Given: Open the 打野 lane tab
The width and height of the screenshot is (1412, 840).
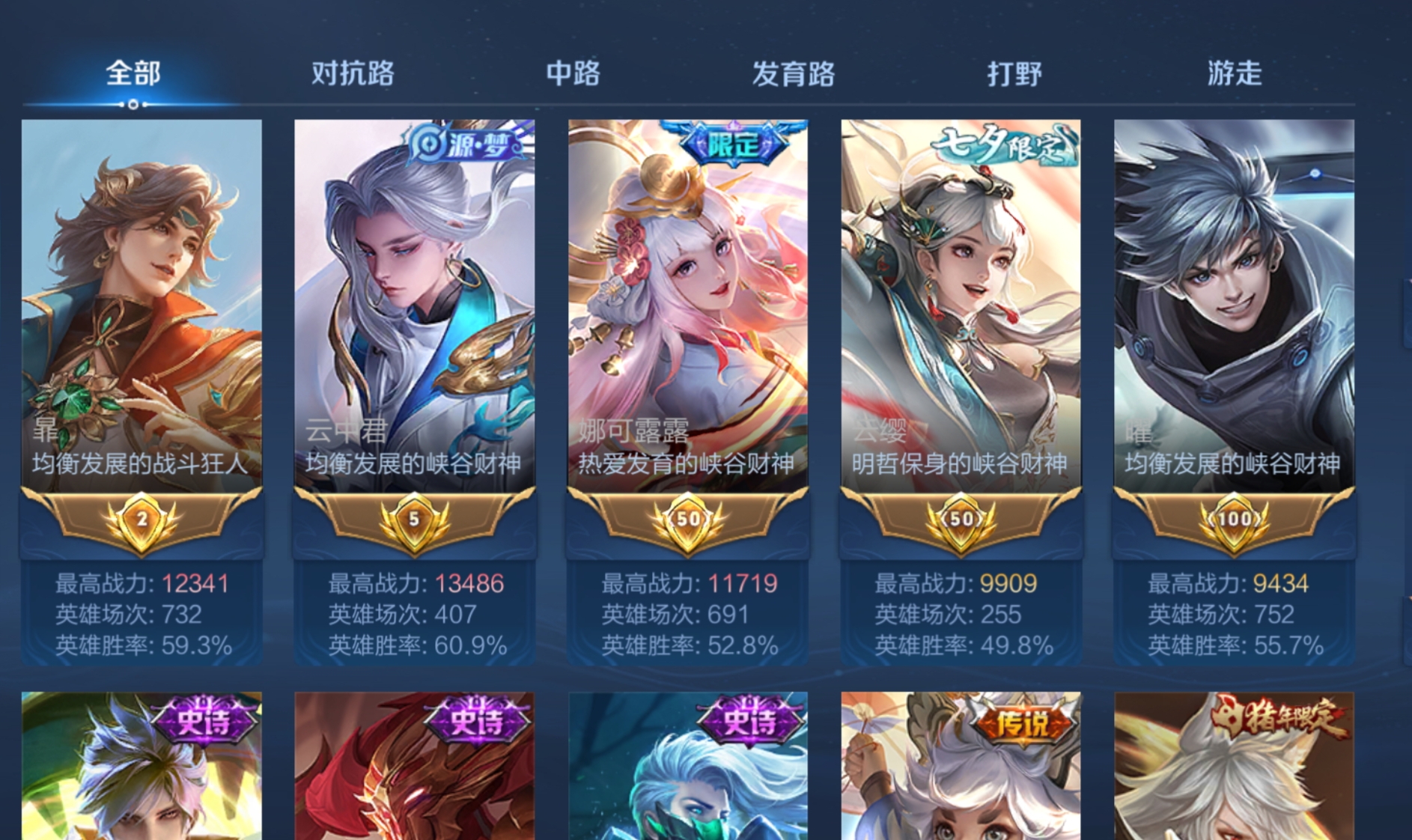Looking at the screenshot, I should point(1015,73).
